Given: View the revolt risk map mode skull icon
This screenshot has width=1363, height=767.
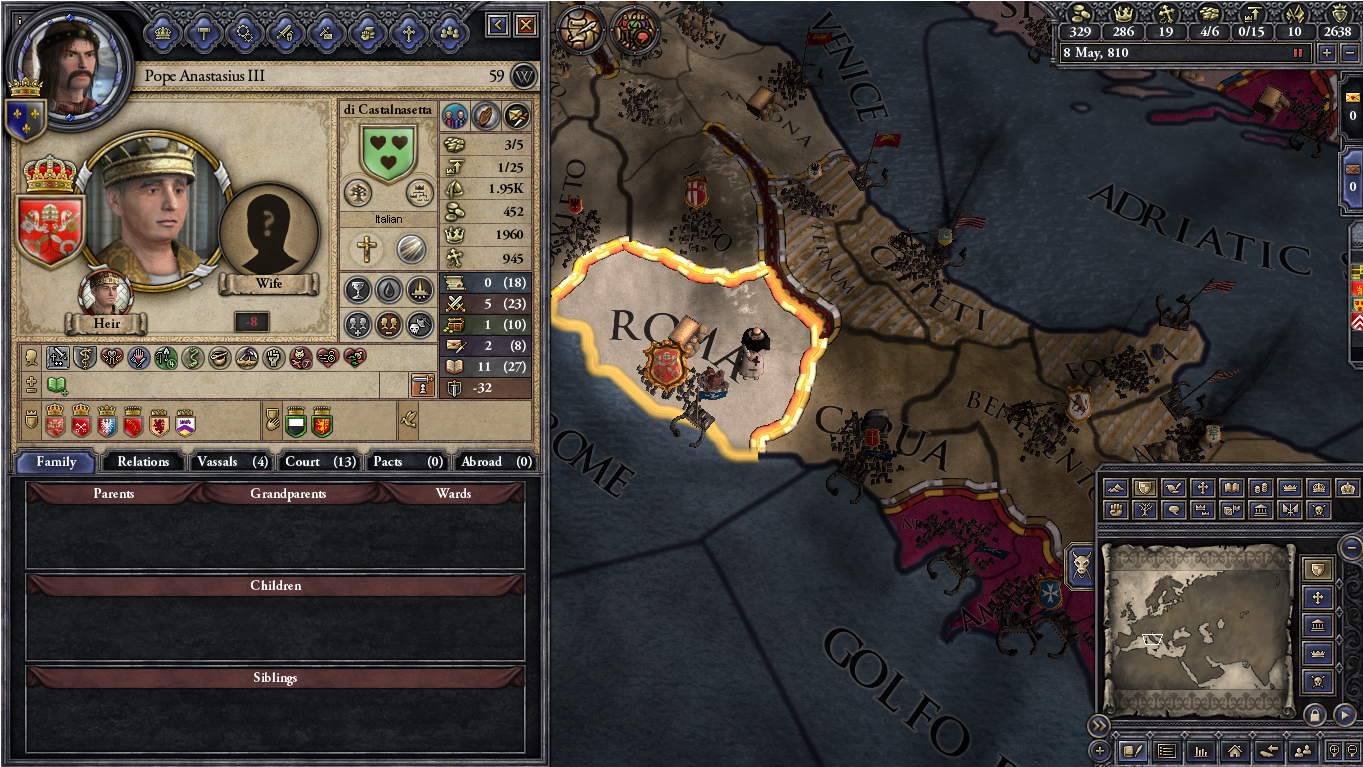Looking at the screenshot, I should click(1319, 511).
